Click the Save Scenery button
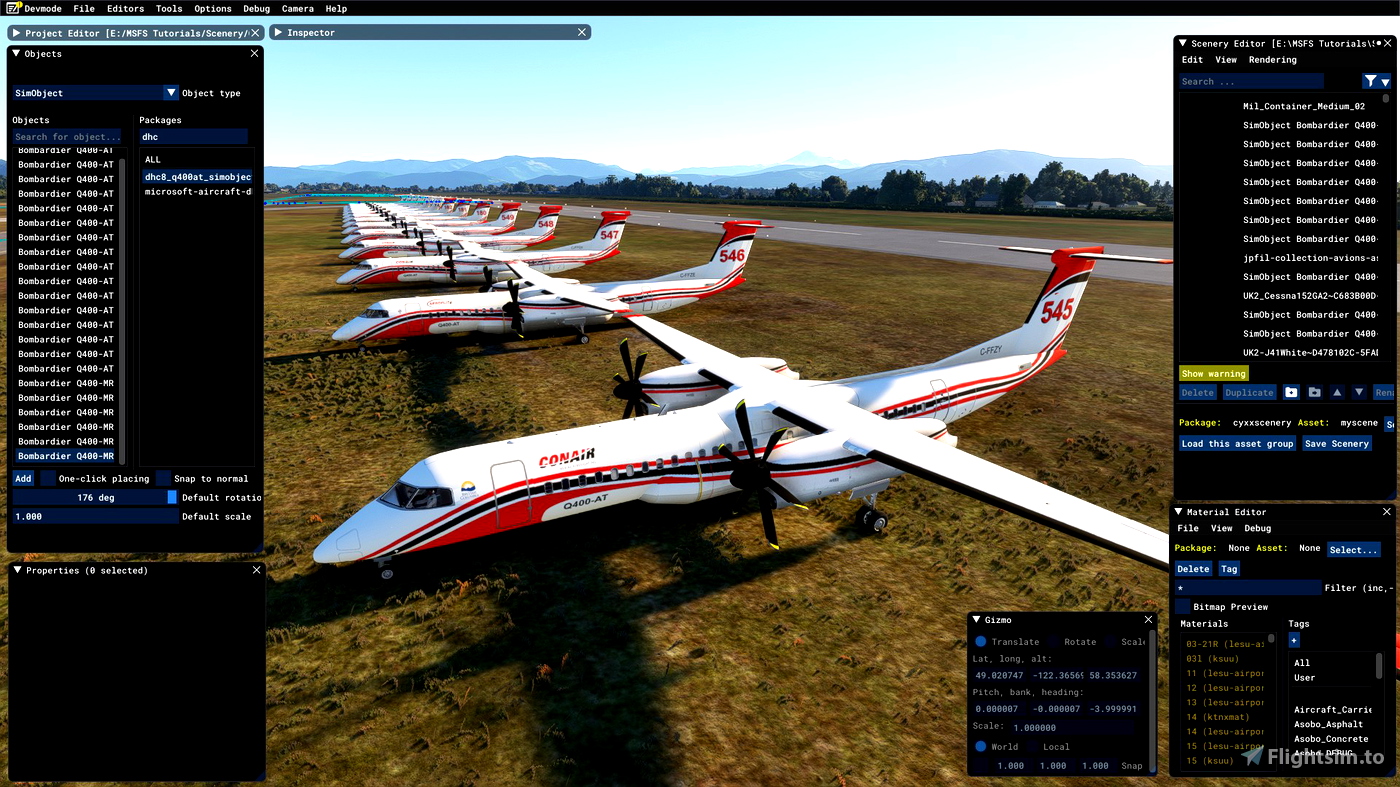Screen dimensions: 1400x787 pyautogui.click(x=1337, y=443)
